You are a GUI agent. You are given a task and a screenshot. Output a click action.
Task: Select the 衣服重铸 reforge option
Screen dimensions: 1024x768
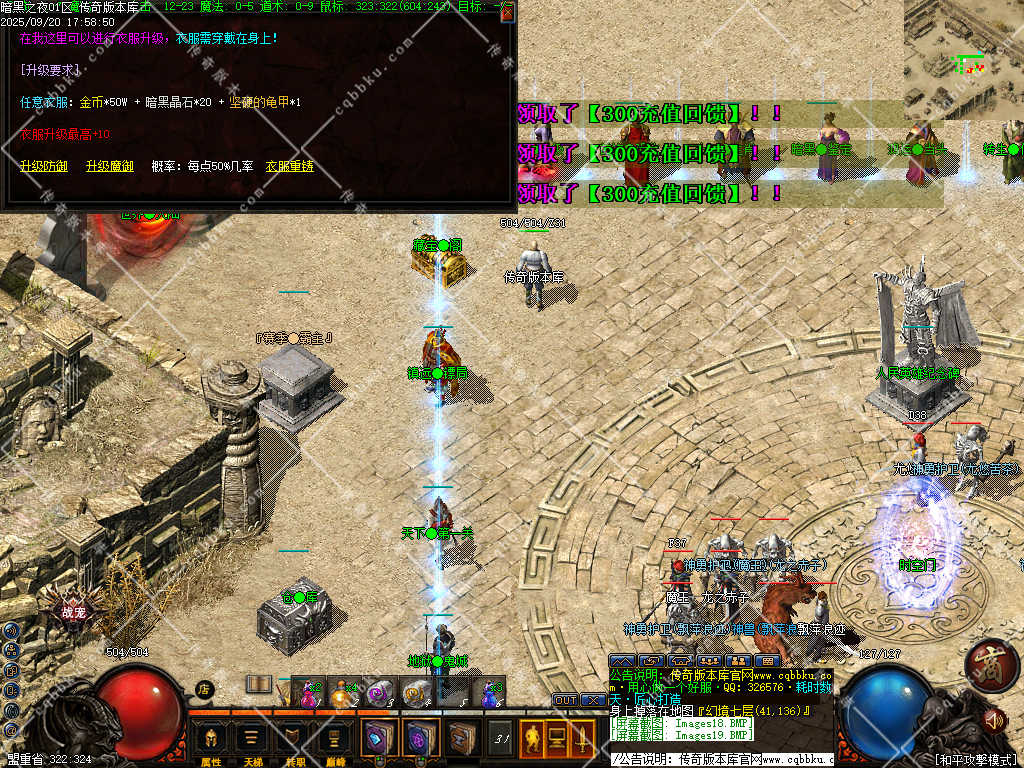[289, 166]
